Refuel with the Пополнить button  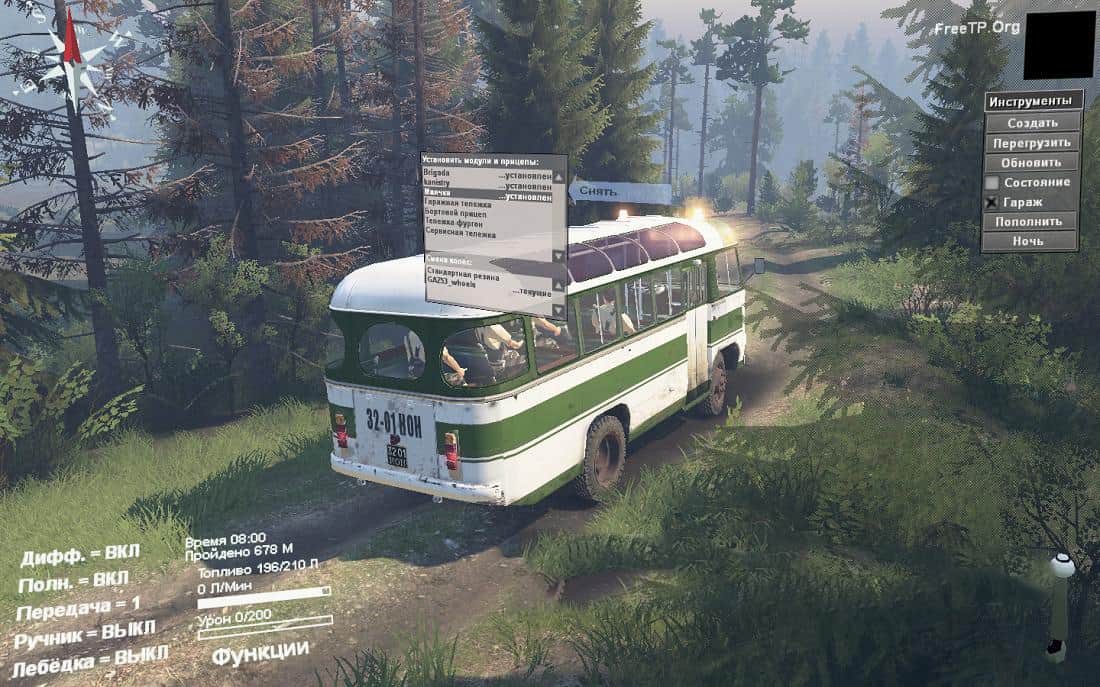click(1032, 221)
